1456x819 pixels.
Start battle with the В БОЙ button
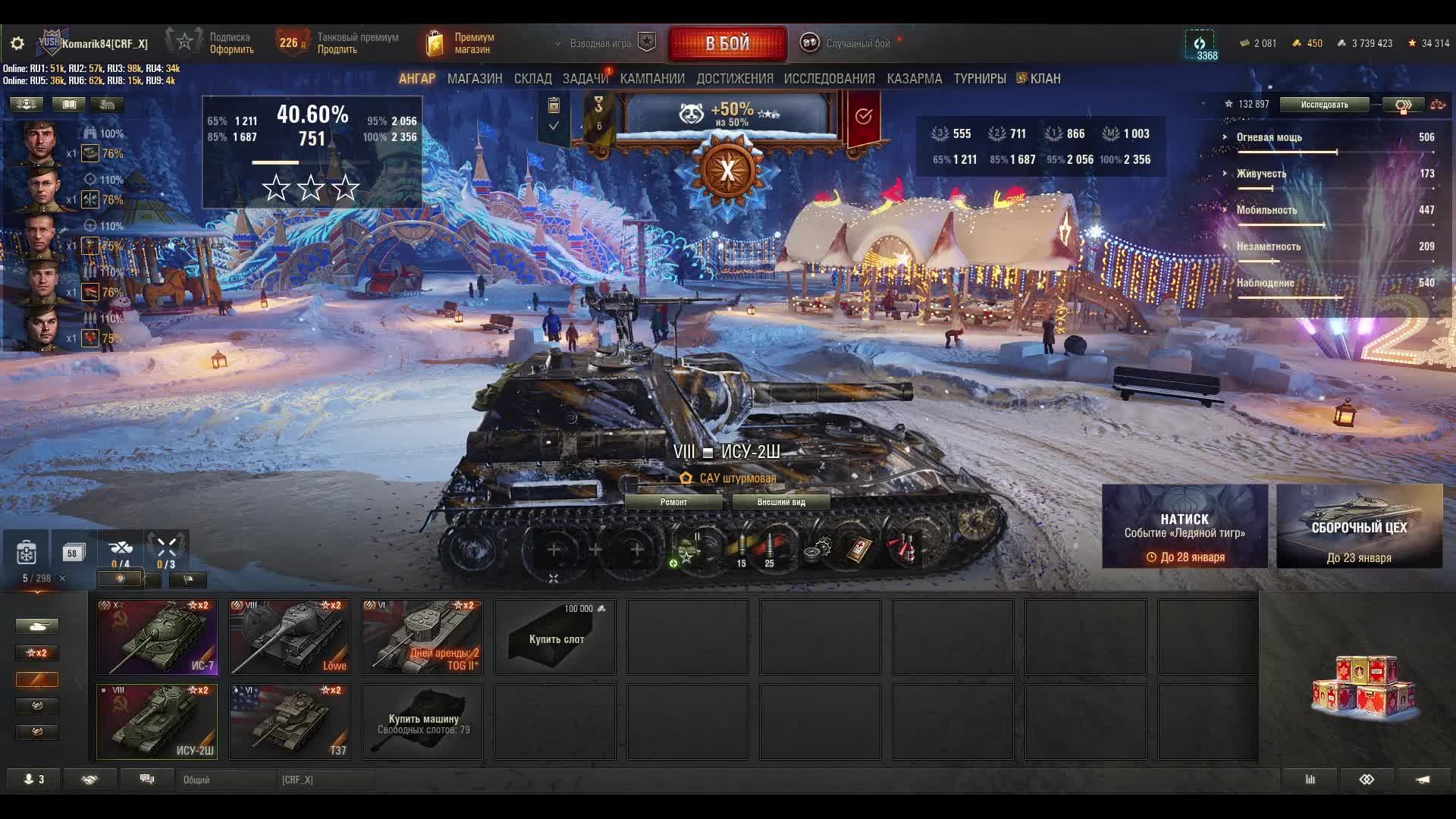727,43
